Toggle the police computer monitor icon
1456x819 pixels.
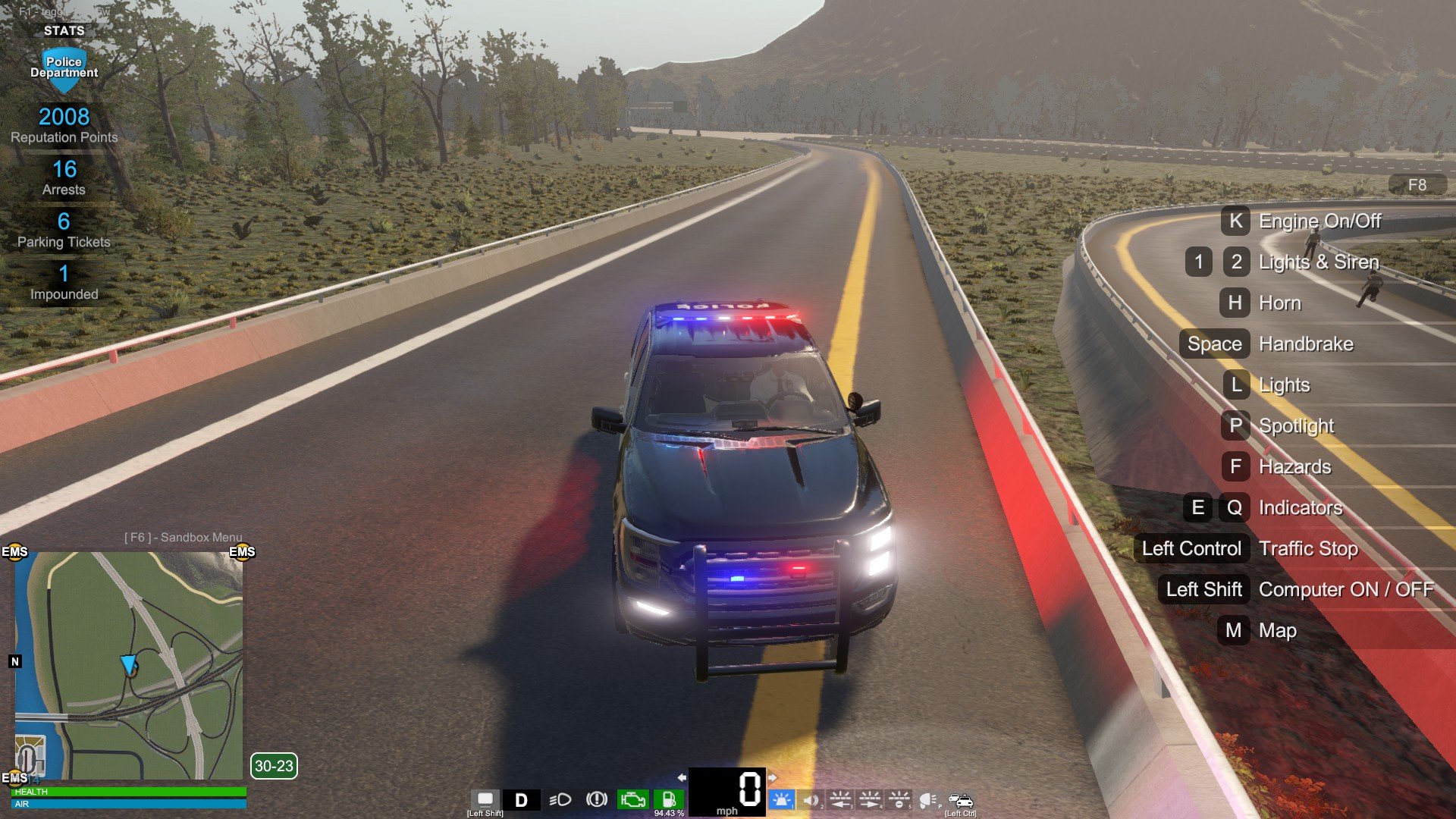pos(485,799)
